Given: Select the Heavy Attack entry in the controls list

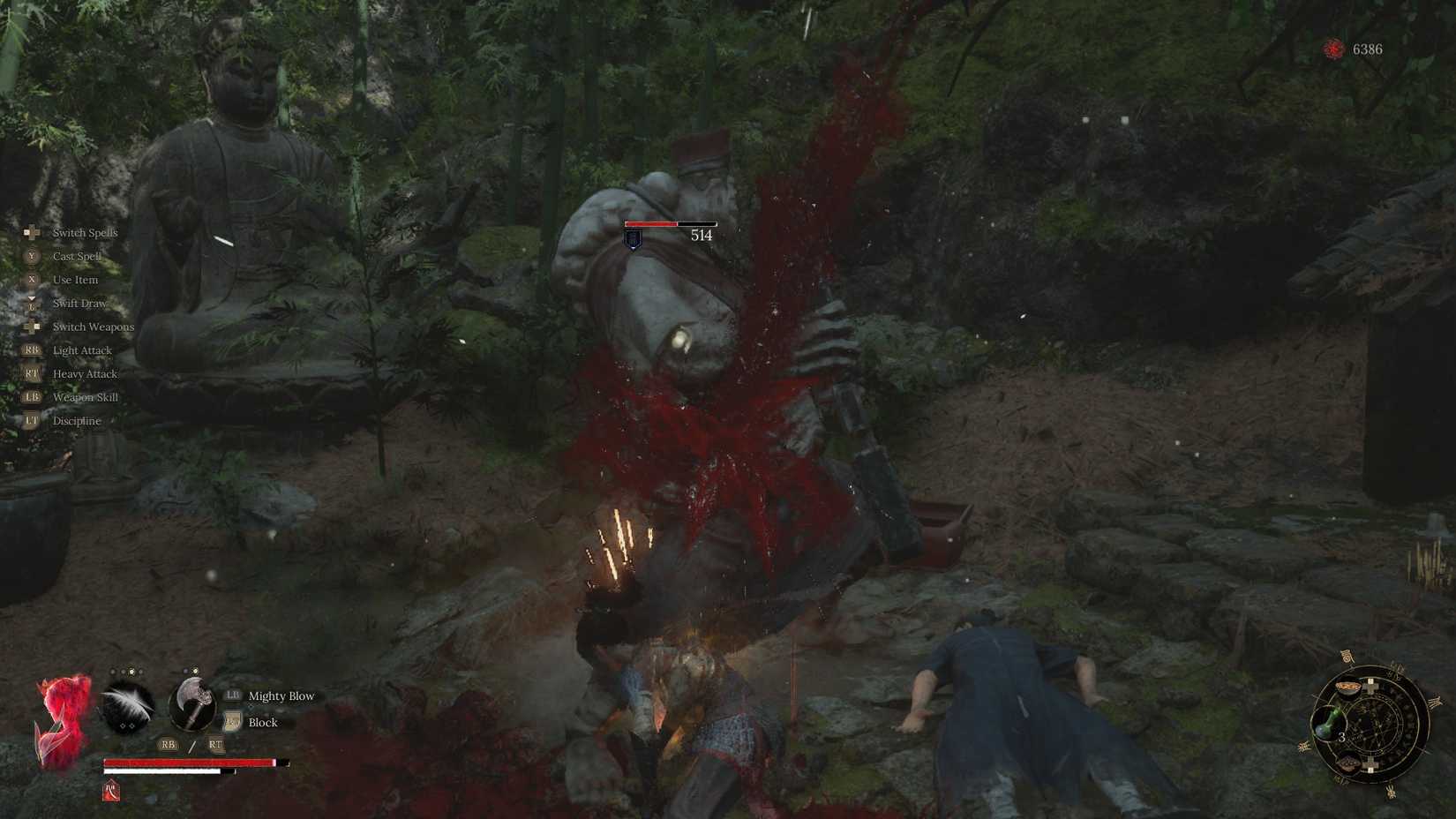Looking at the screenshot, I should (x=86, y=373).
